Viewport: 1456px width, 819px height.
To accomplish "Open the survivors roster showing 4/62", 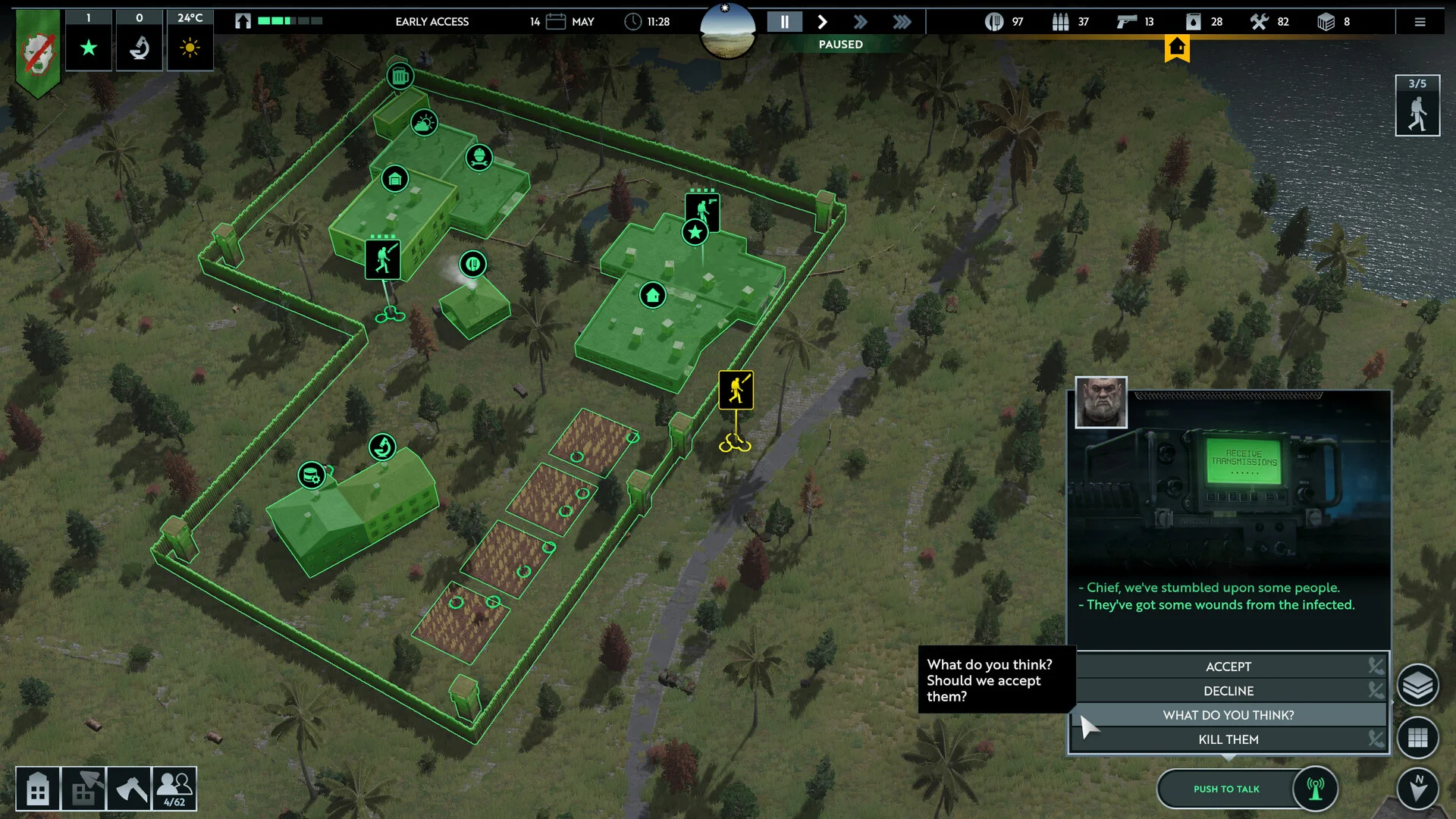I will (x=174, y=789).
